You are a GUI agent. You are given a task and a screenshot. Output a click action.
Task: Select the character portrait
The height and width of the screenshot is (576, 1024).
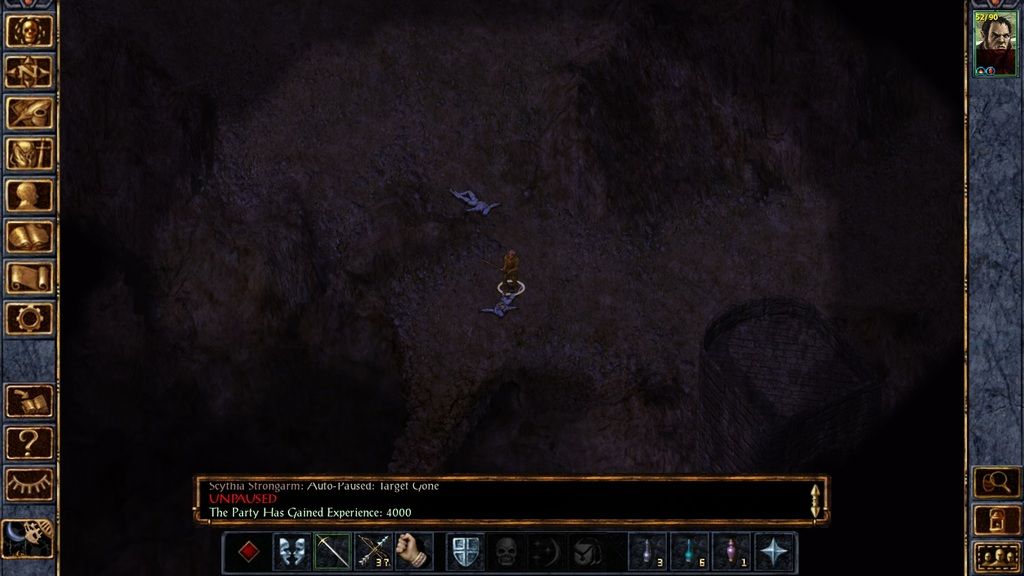[995, 43]
